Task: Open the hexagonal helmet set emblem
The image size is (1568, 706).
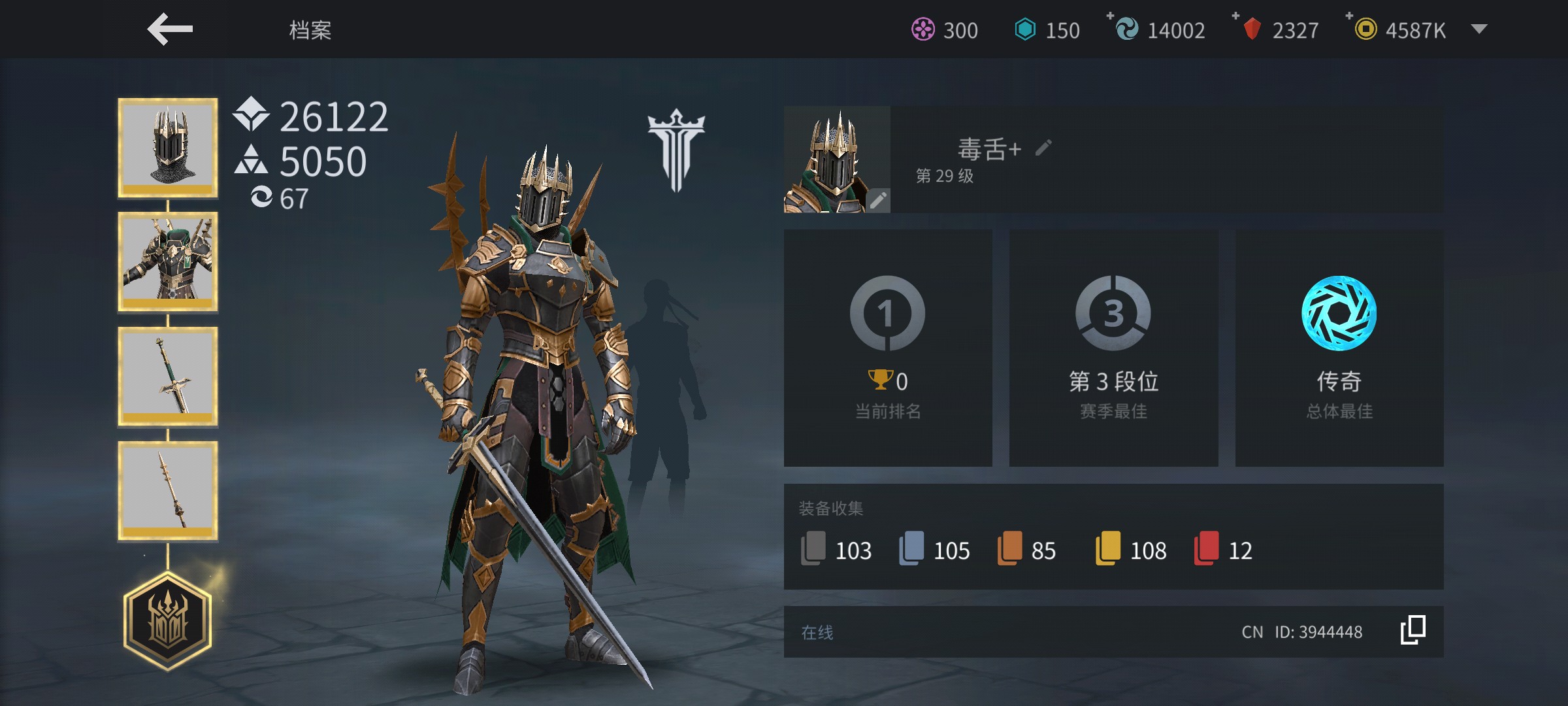Action: click(168, 621)
